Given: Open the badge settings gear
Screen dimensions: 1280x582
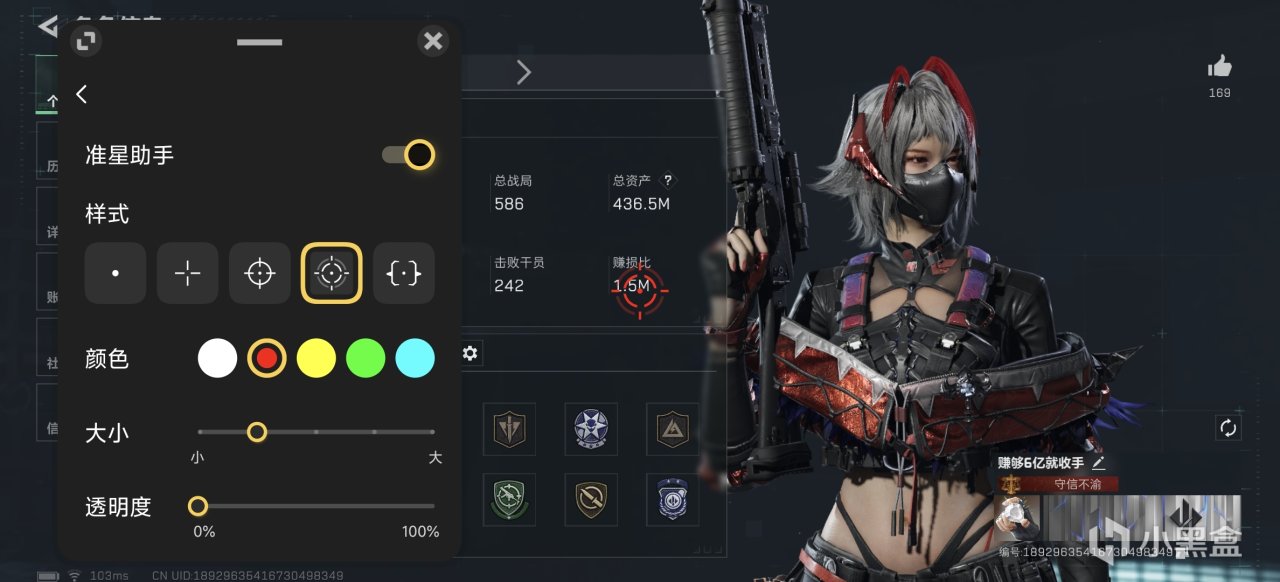Looking at the screenshot, I should 470,353.
